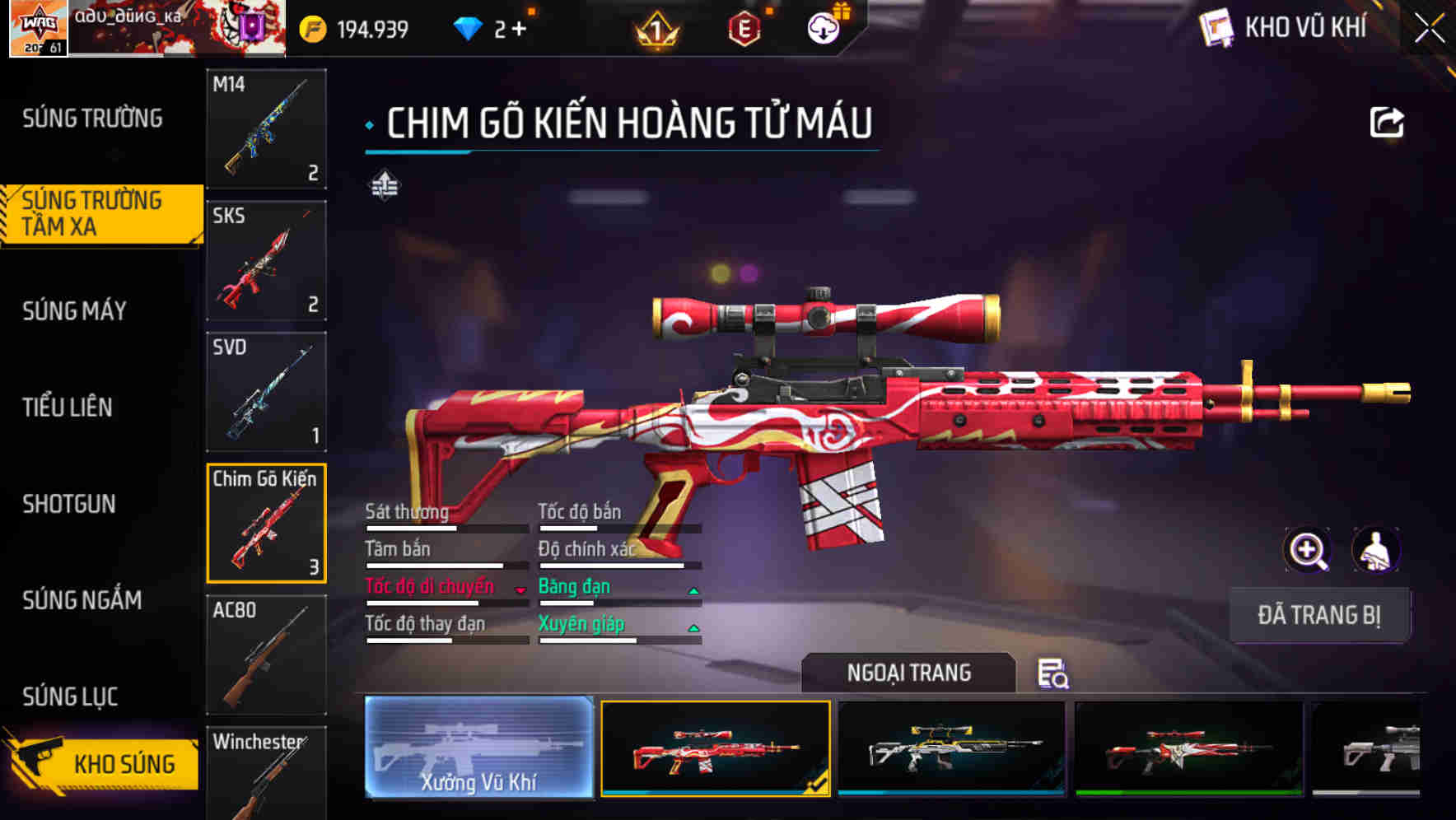Click the player avatar top left

pyautogui.click(x=37, y=27)
